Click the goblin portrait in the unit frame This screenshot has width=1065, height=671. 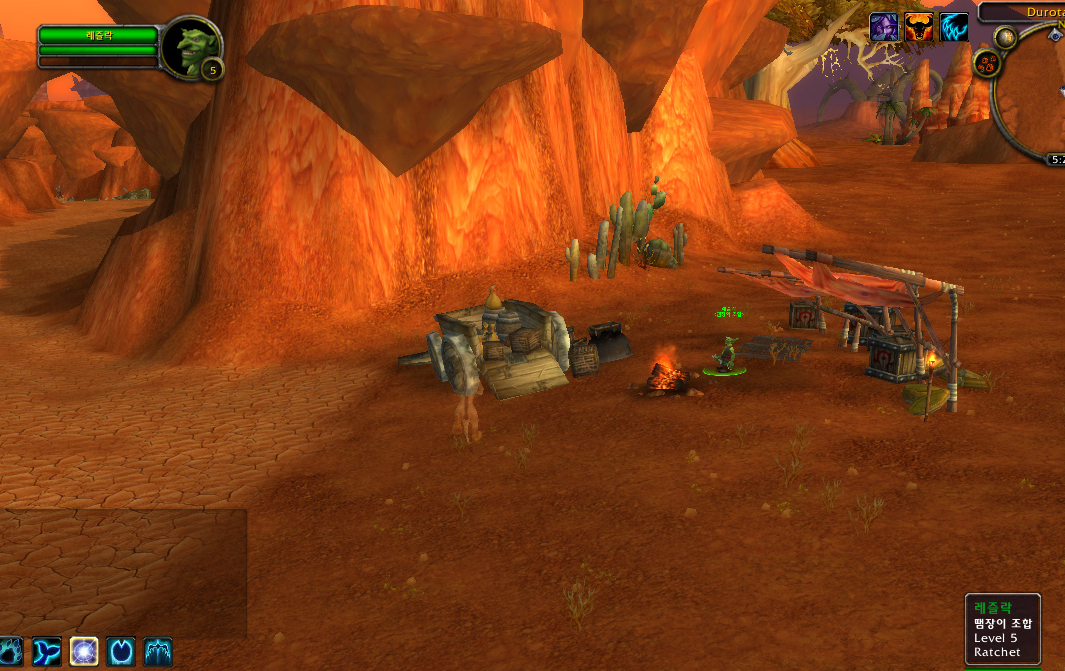[186, 48]
